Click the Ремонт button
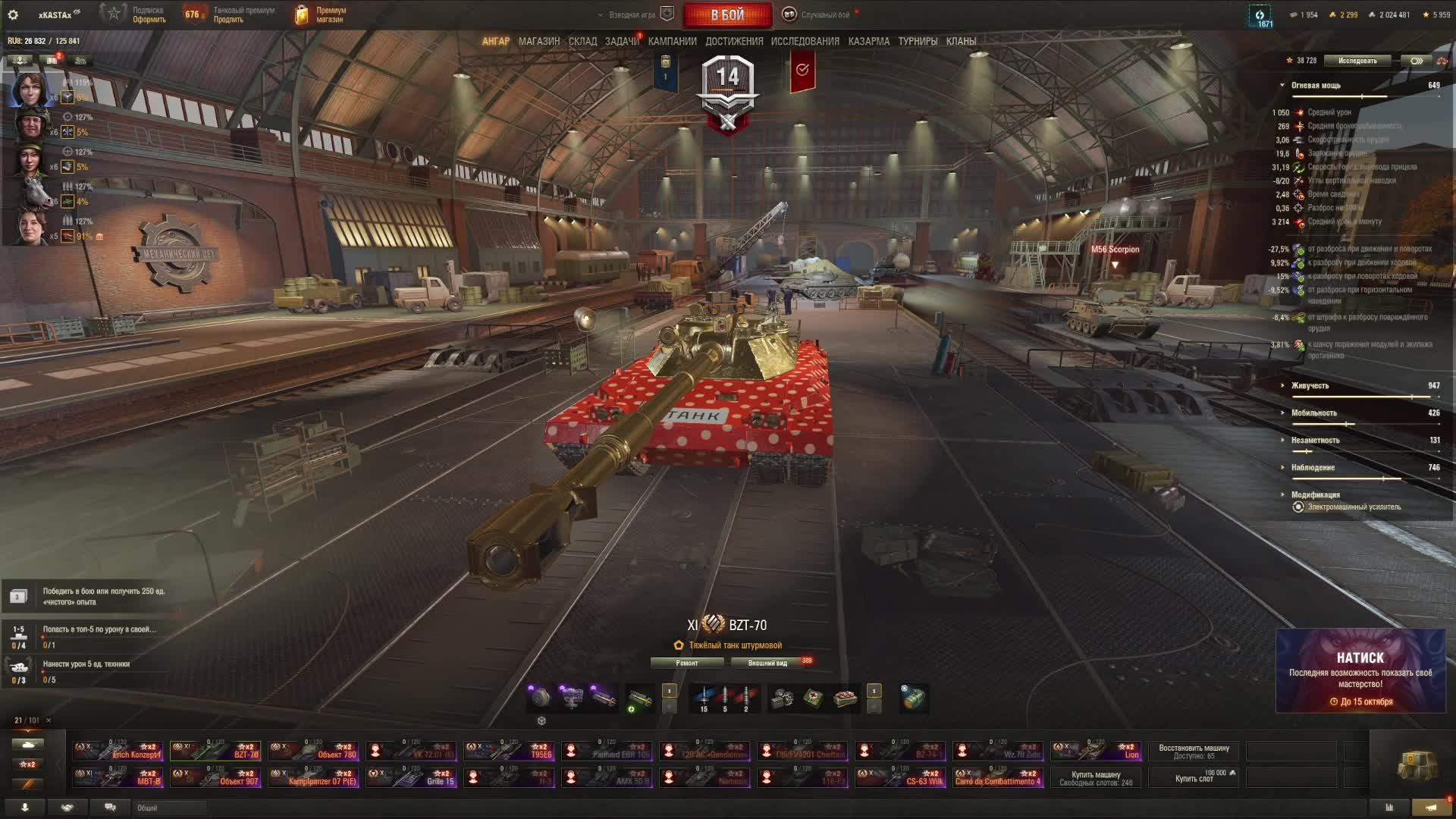Screen dimensions: 1456x819 click(687, 663)
